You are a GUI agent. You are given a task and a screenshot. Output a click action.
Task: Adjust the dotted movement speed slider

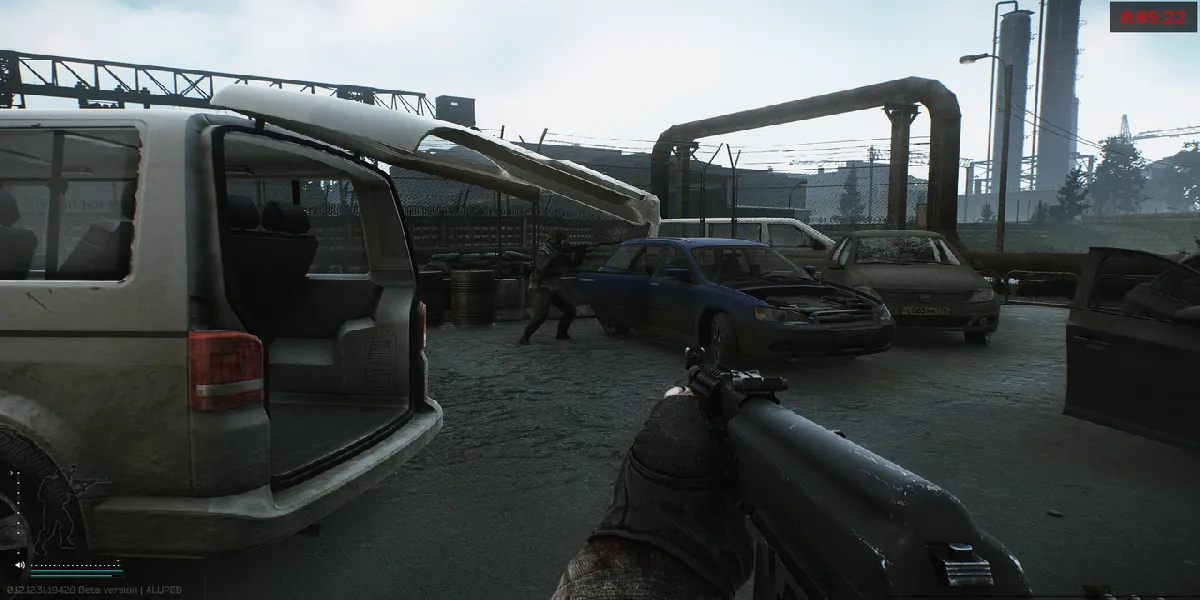75,564
